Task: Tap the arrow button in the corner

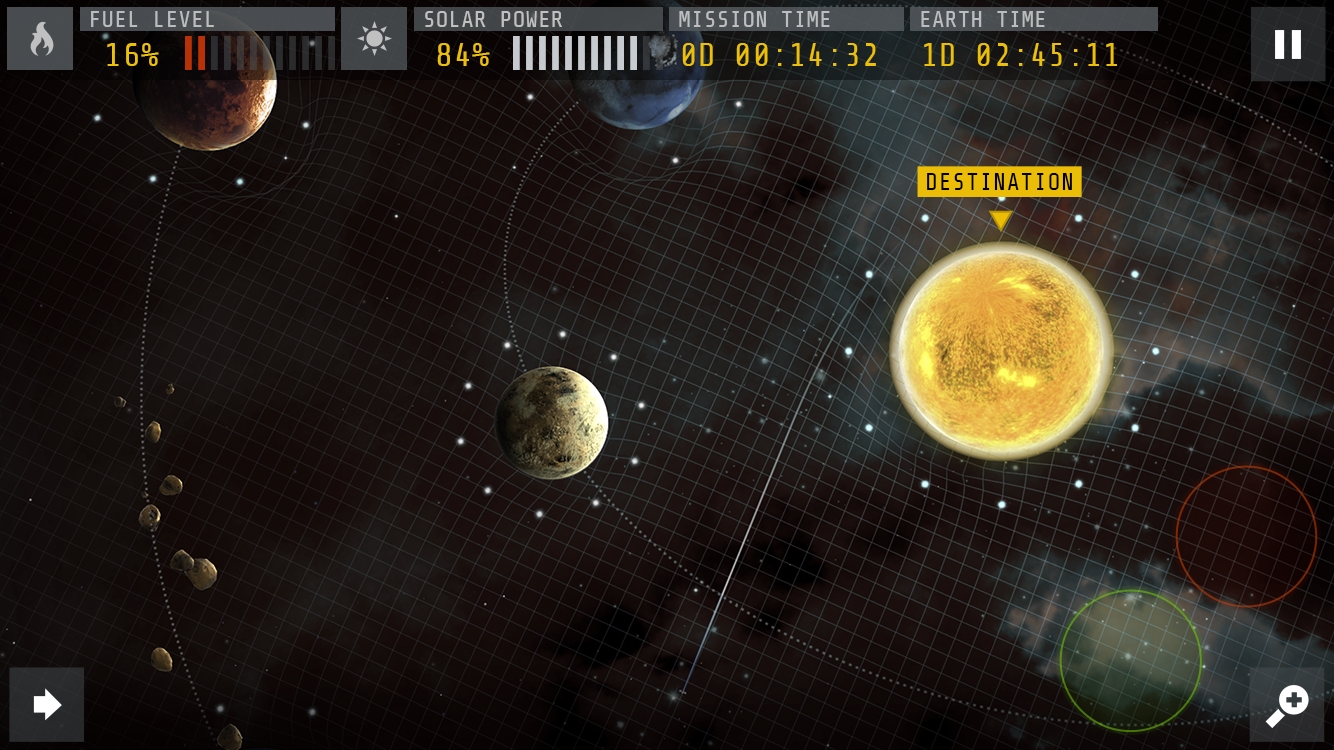Action: point(47,704)
